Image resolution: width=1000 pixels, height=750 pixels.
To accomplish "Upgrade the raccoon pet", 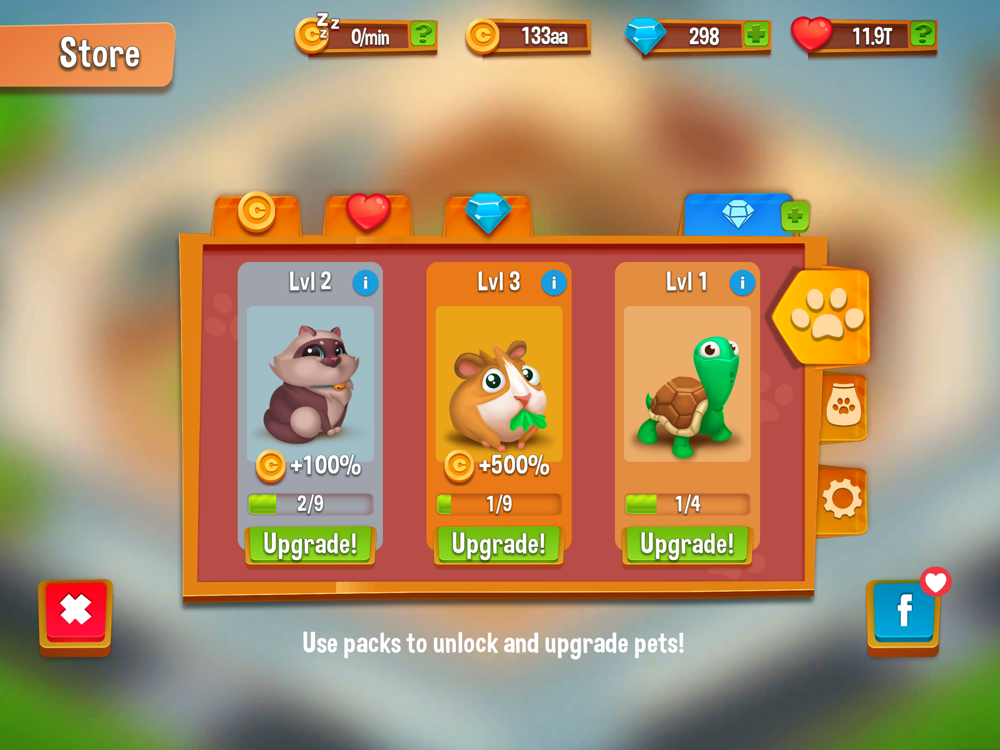I will (310, 545).
